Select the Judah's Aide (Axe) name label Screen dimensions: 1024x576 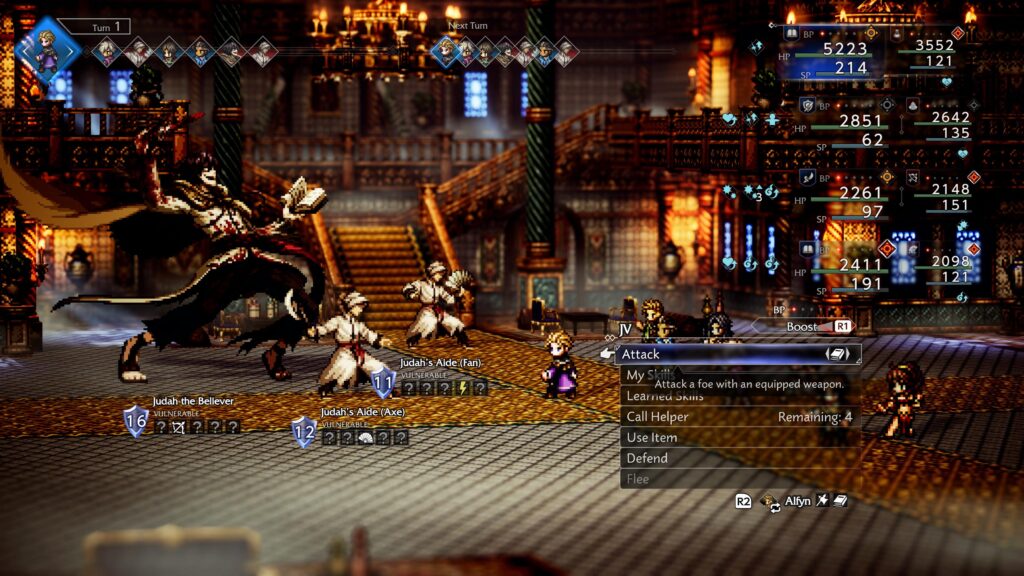click(365, 412)
